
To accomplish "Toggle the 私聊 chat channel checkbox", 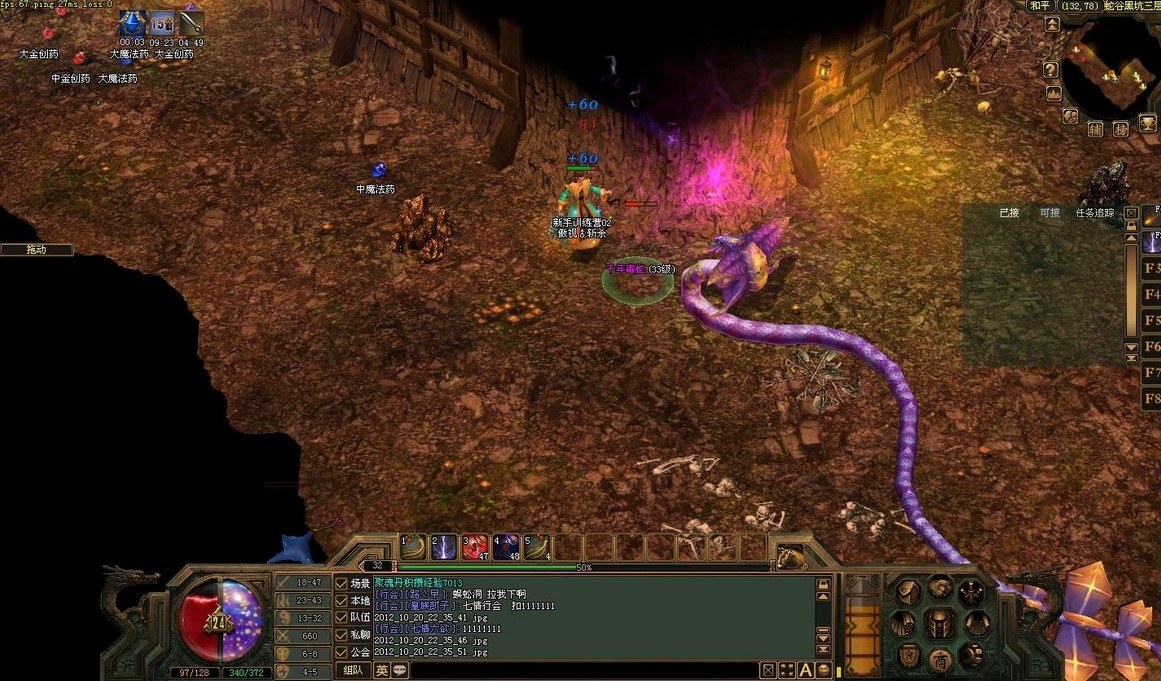I will click(342, 634).
